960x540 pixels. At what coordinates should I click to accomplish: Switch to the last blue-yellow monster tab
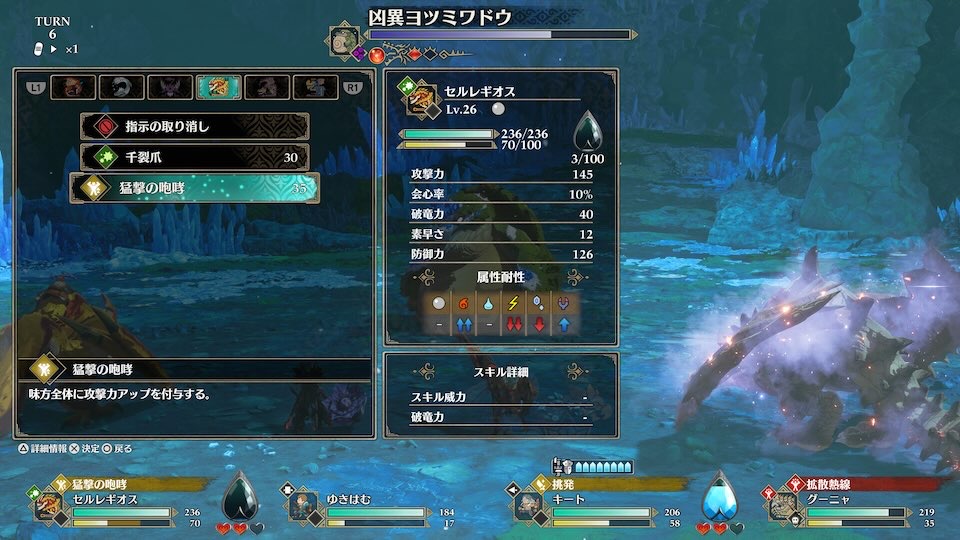click(x=314, y=87)
